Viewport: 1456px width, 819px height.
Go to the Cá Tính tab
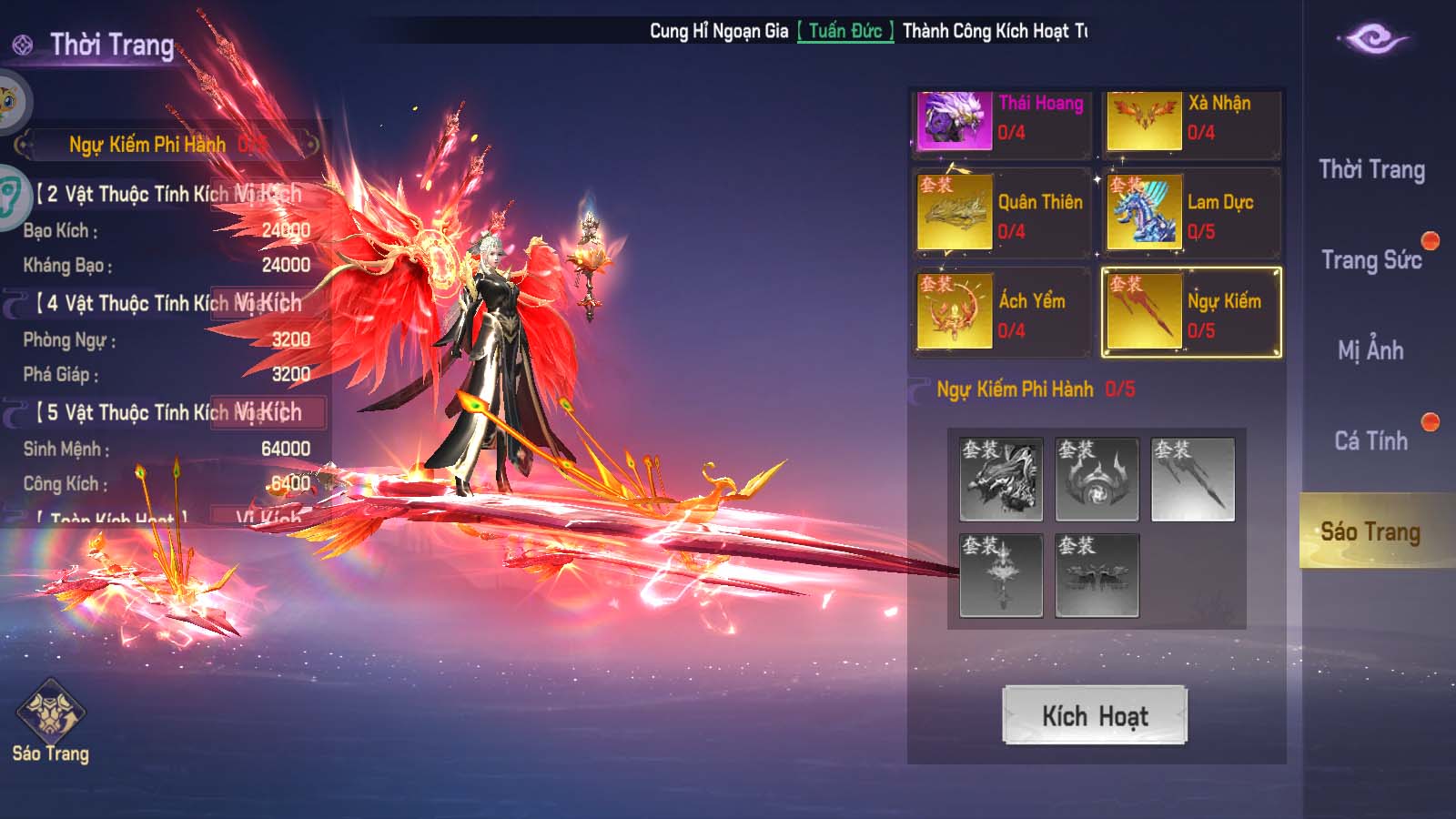pos(1370,441)
